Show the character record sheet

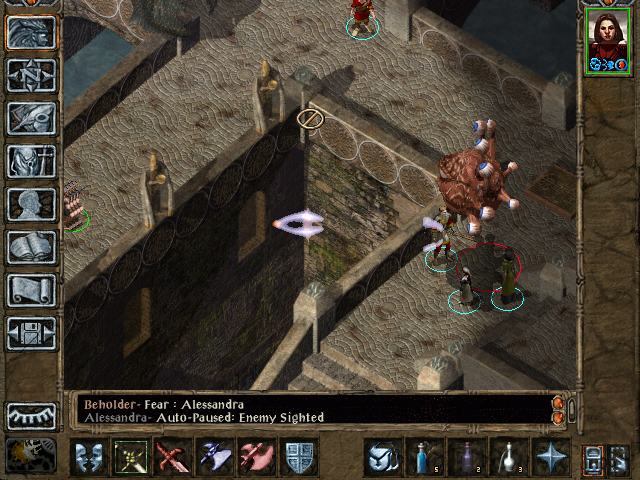pyautogui.click(x=31, y=203)
